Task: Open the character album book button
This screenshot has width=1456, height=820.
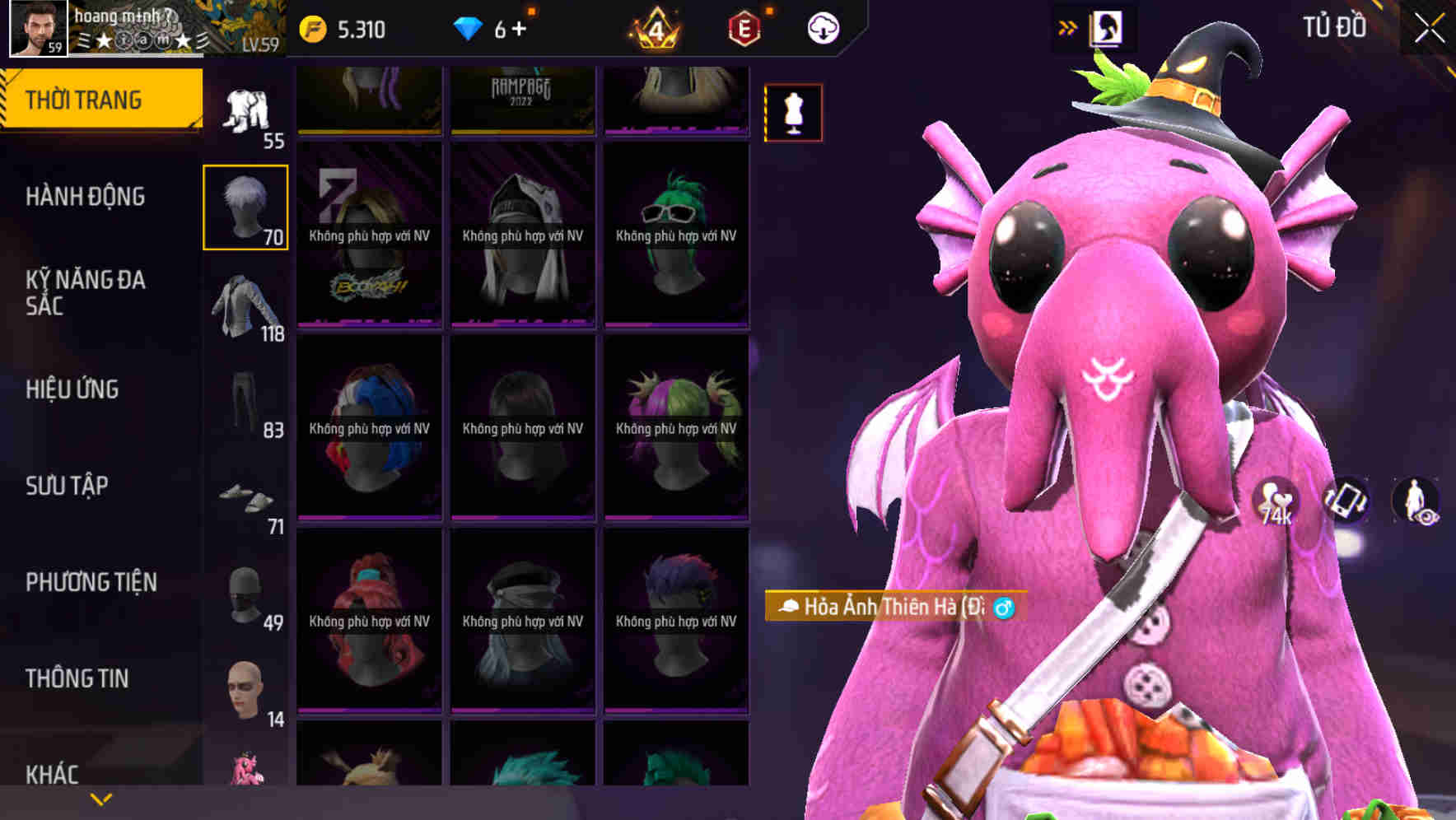Action: [1107, 26]
